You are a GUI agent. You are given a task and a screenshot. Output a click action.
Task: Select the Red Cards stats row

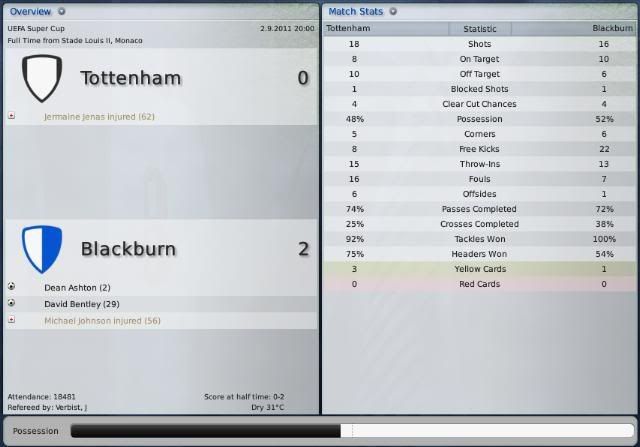point(479,284)
